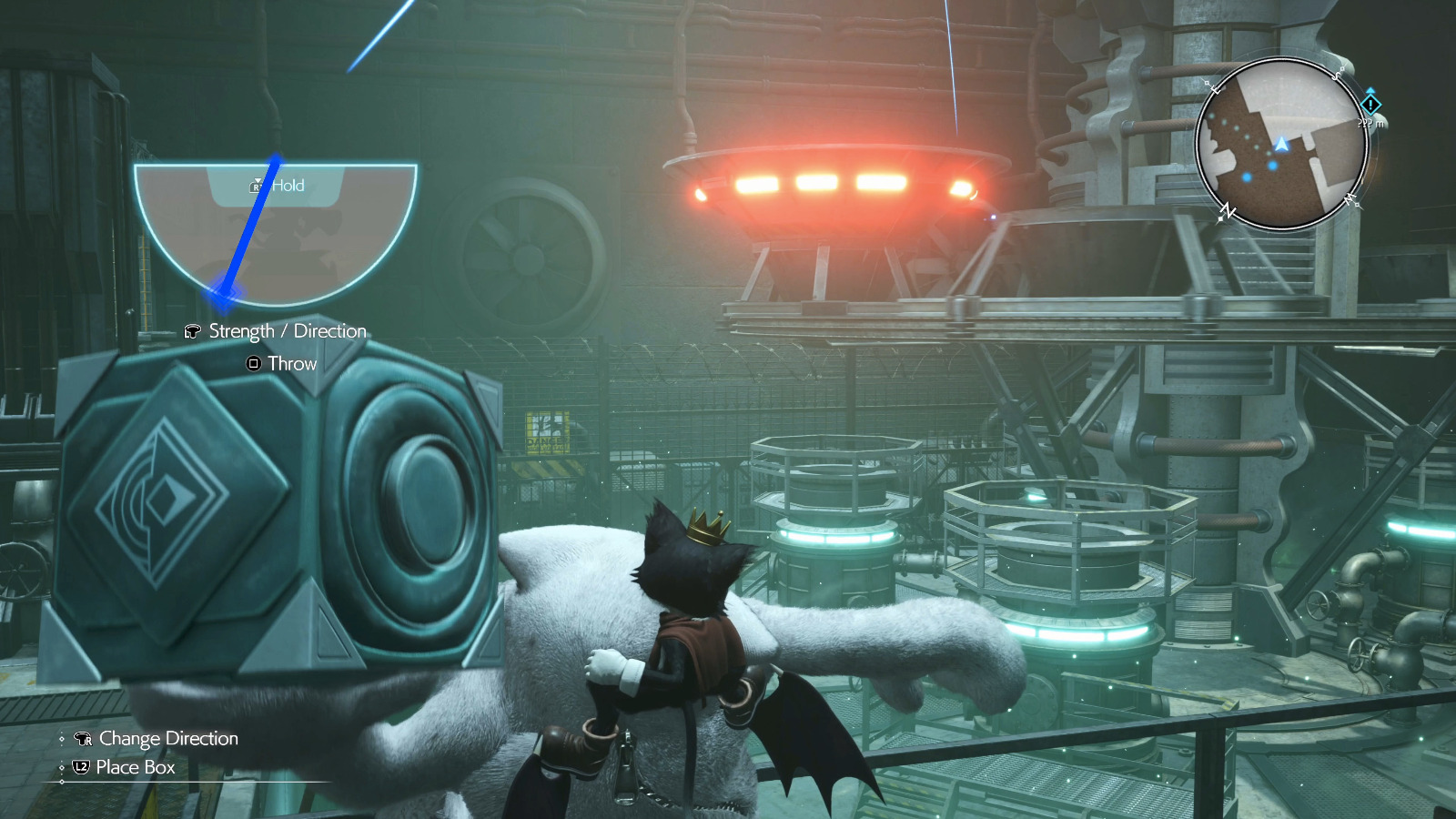Click the player arrow at the minimap center

pos(1281,144)
